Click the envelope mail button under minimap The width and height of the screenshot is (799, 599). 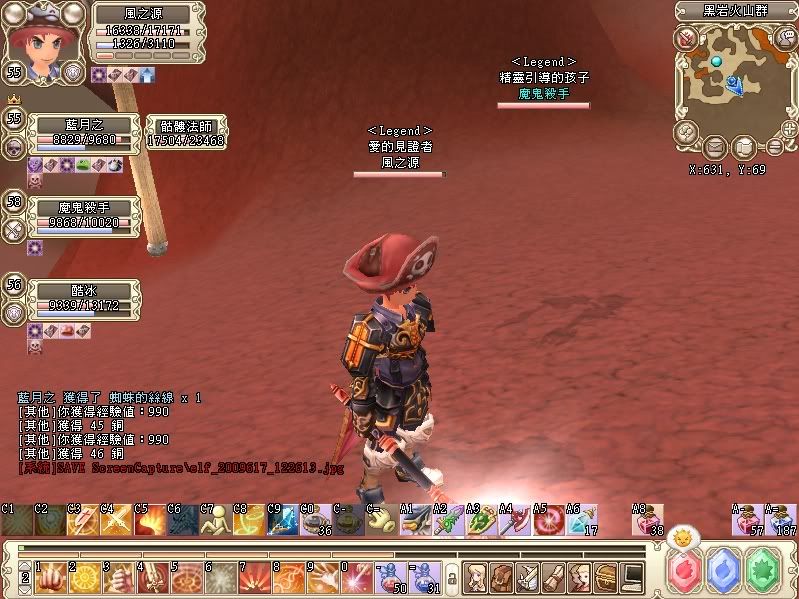click(716, 147)
